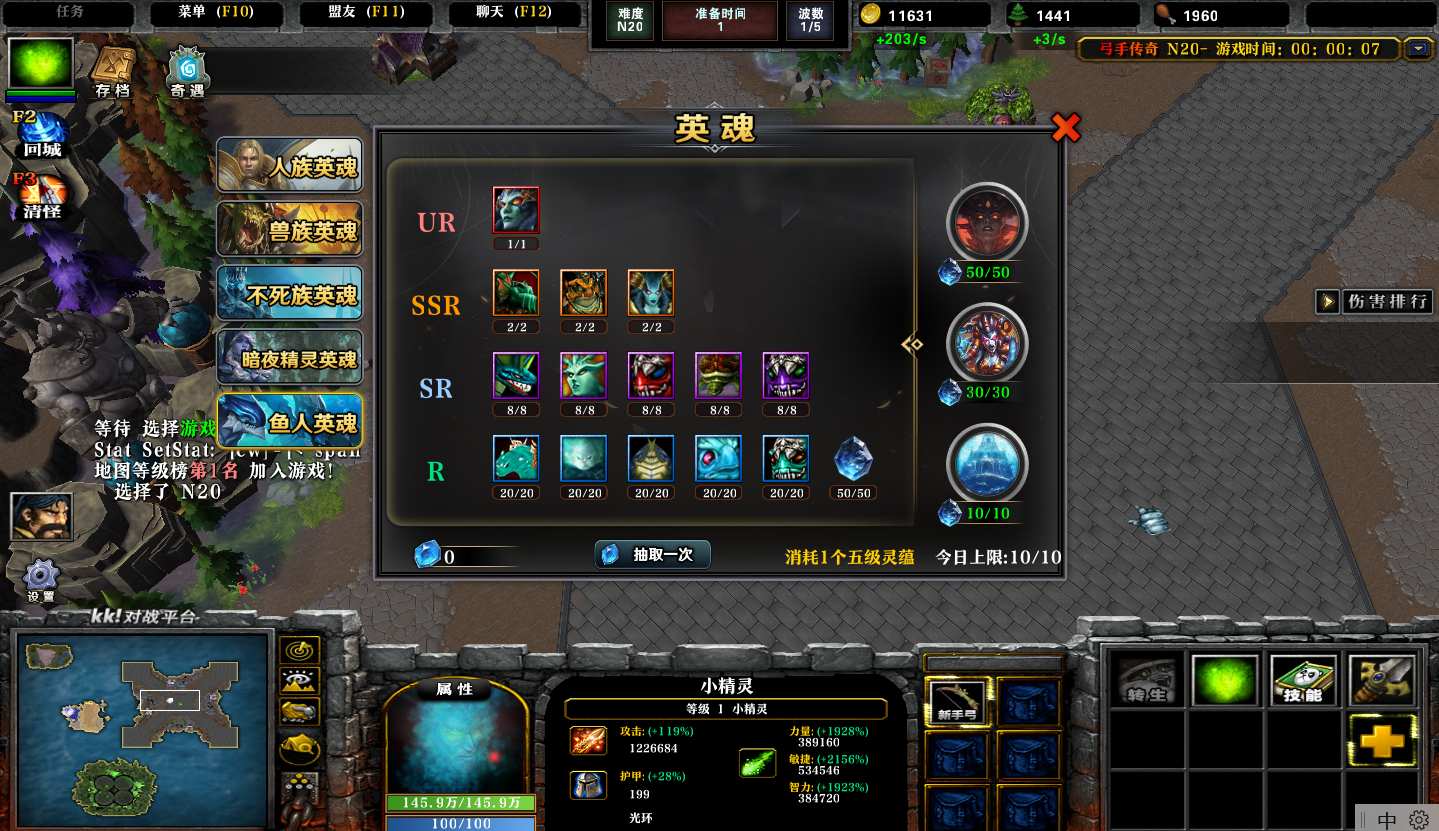Open the 奇遇 encounter icon

pyautogui.click(x=187, y=72)
